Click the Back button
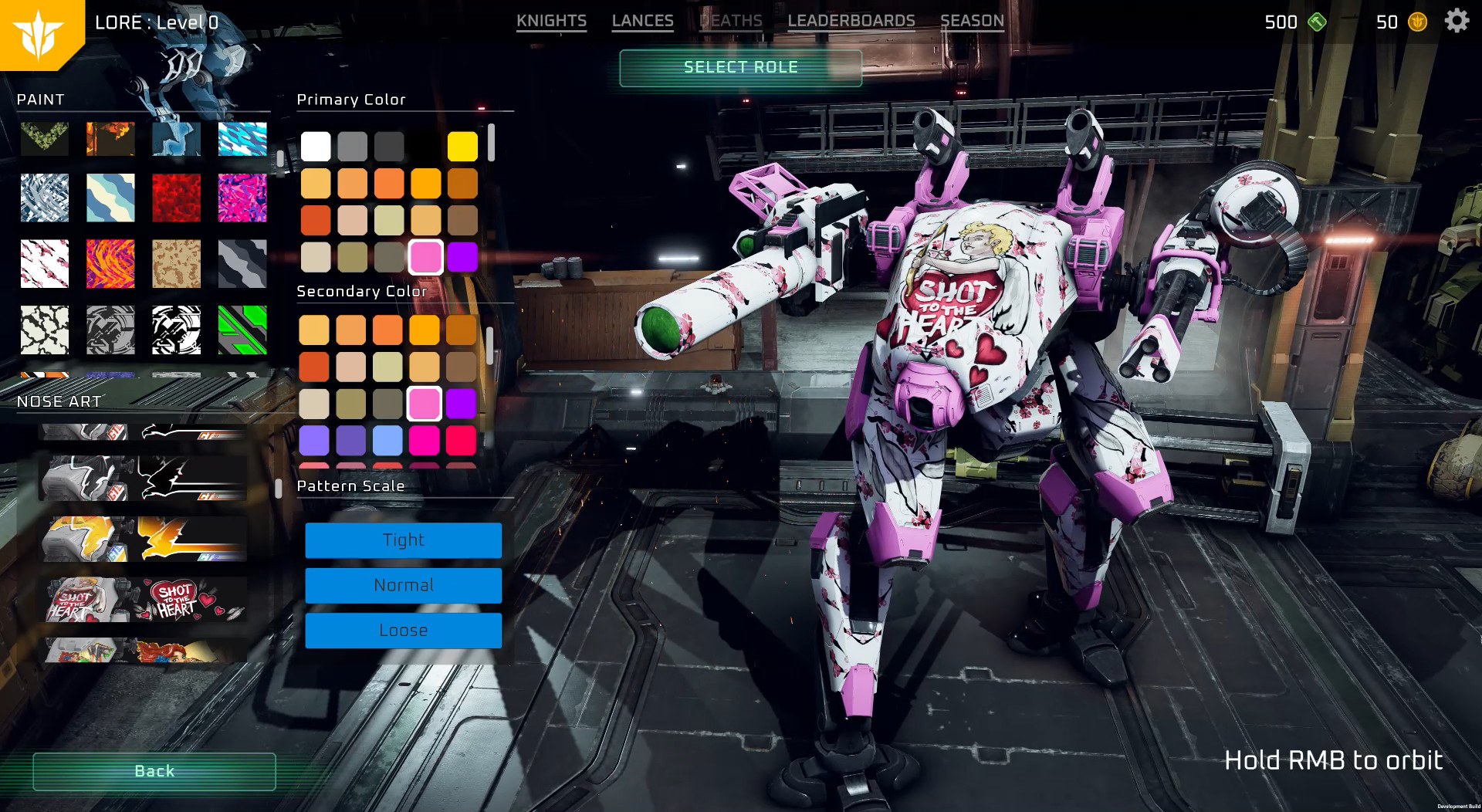 pyautogui.click(x=154, y=770)
